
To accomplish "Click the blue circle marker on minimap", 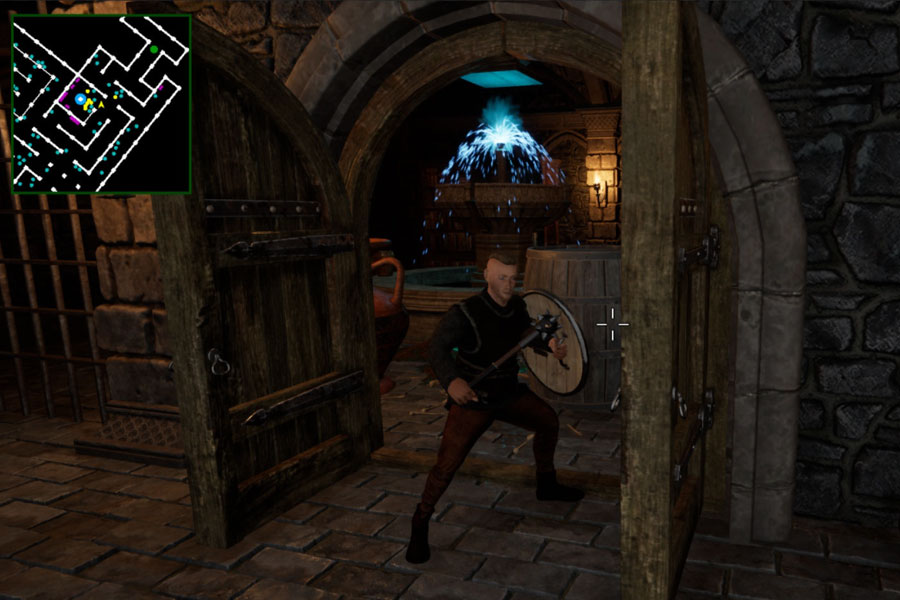I will tap(80, 99).
